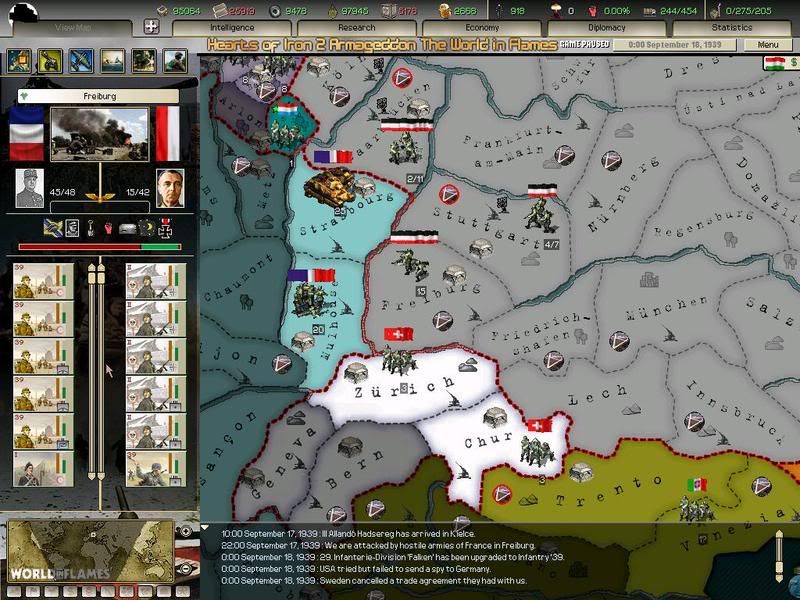Open the Freiburg province name bar

point(98,97)
